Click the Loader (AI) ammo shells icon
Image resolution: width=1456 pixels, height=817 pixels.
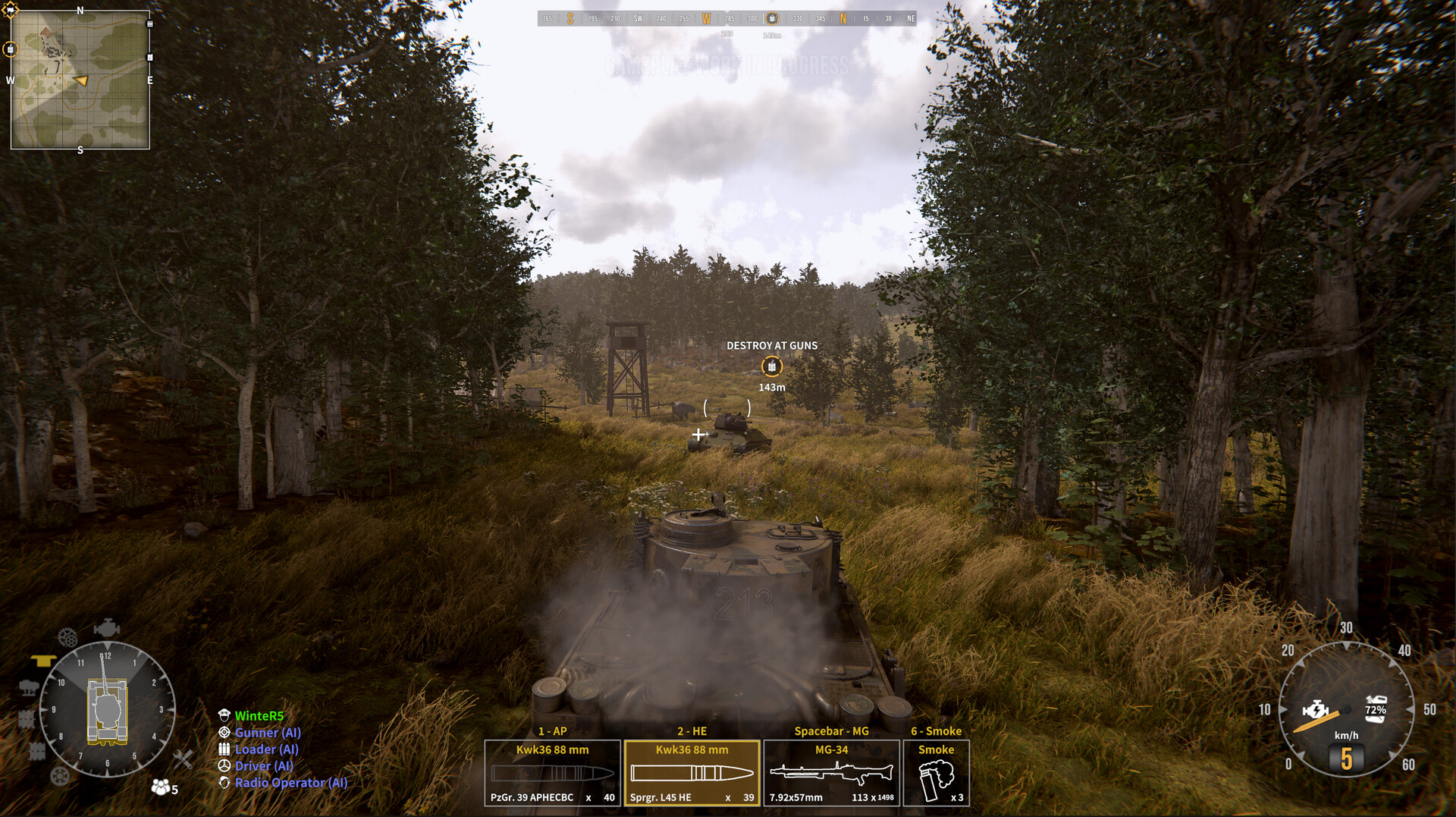(x=224, y=749)
